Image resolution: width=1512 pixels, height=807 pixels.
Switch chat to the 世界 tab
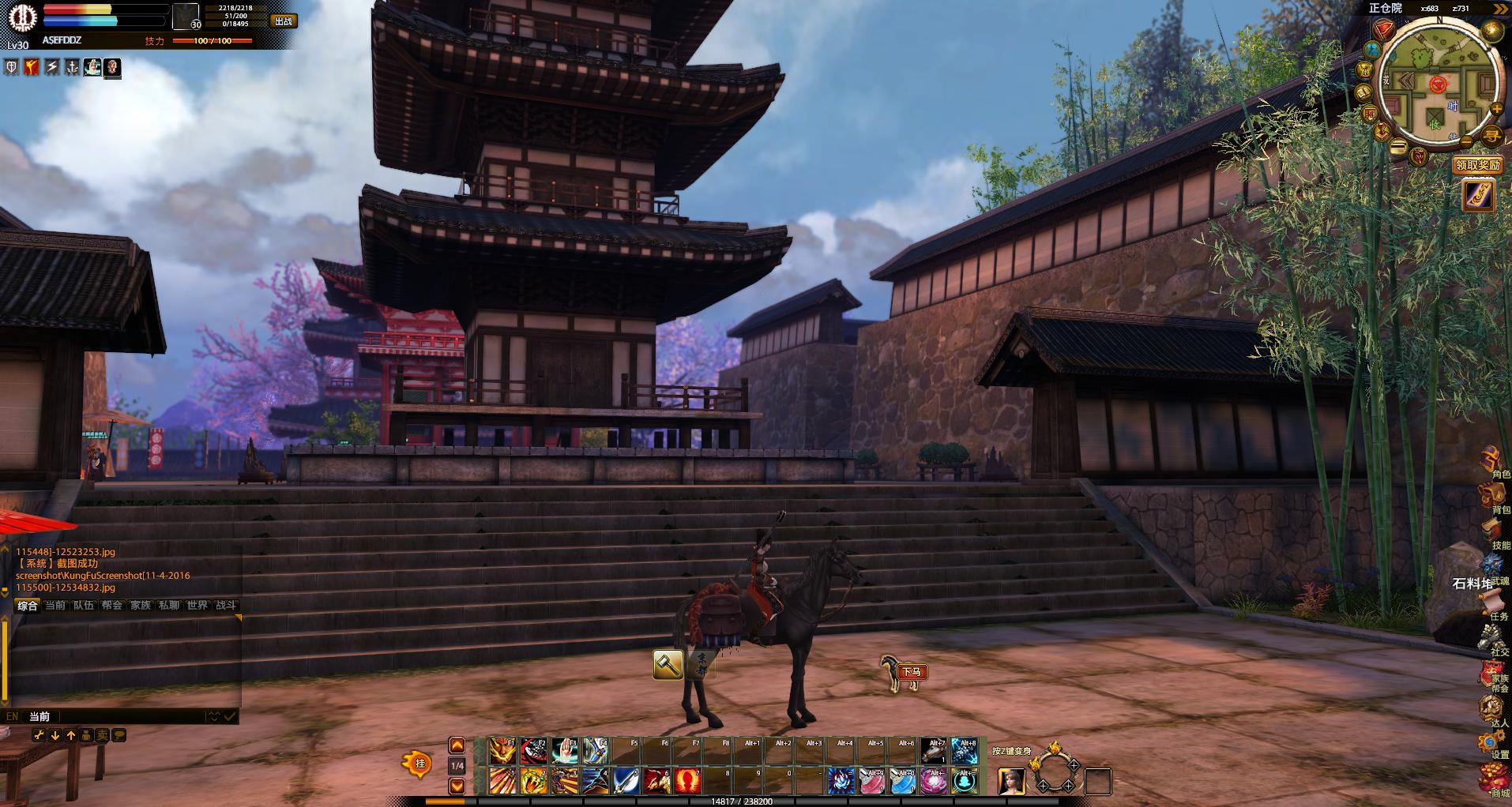click(197, 606)
